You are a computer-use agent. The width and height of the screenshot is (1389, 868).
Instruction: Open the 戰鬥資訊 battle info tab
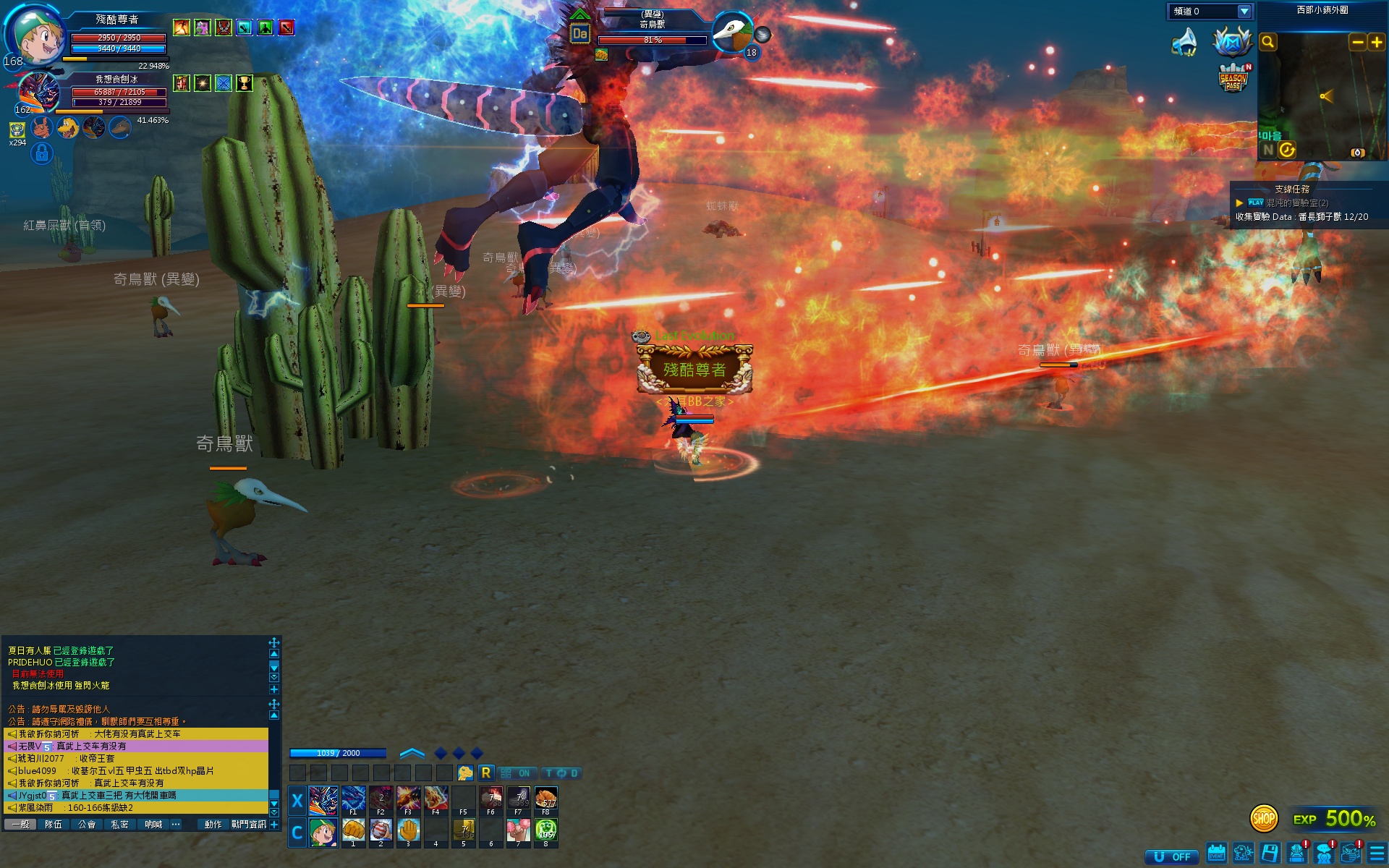click(248, 825)
